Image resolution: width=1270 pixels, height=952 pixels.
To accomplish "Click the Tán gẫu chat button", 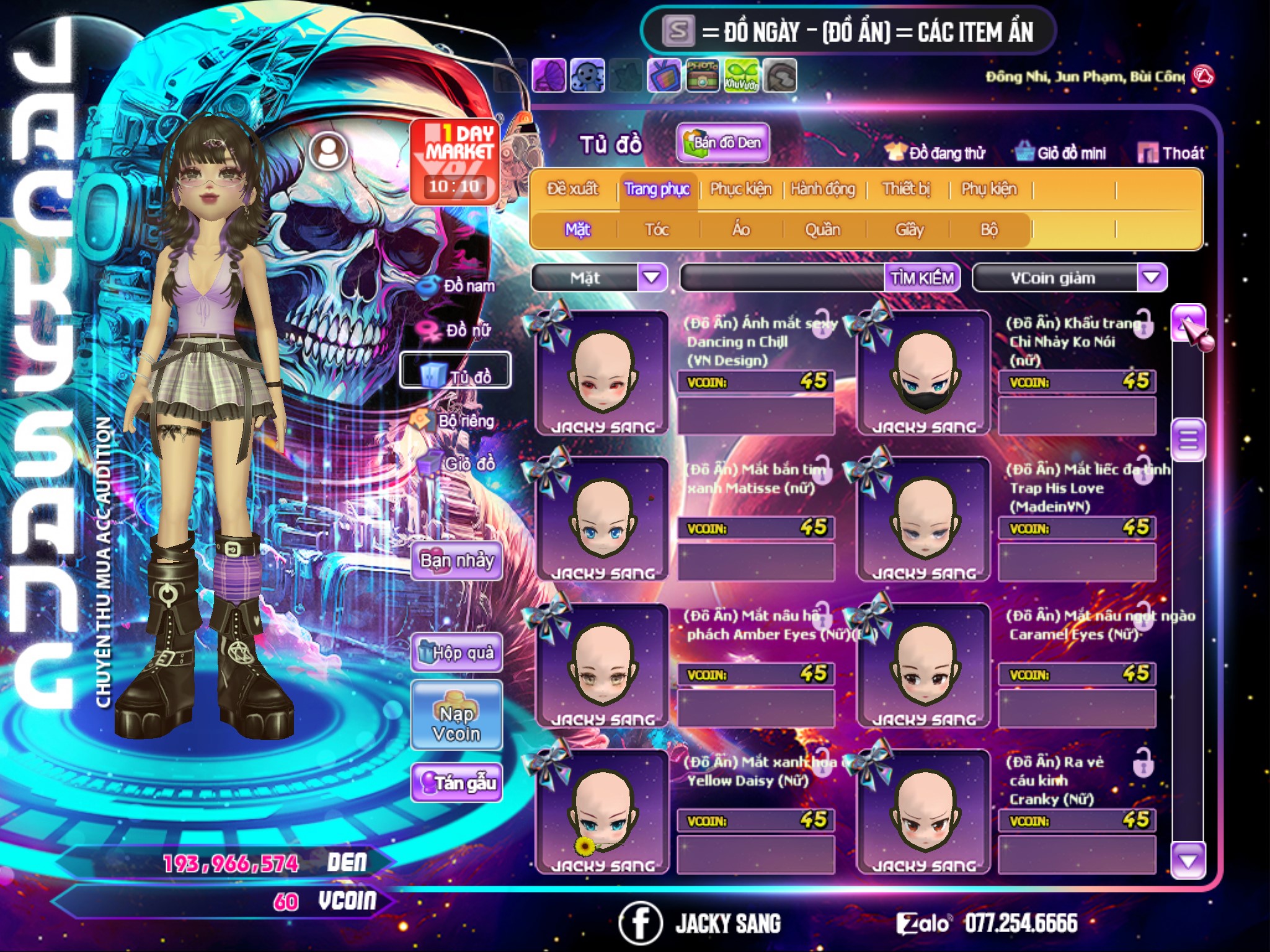I will (x=456, y=783).
